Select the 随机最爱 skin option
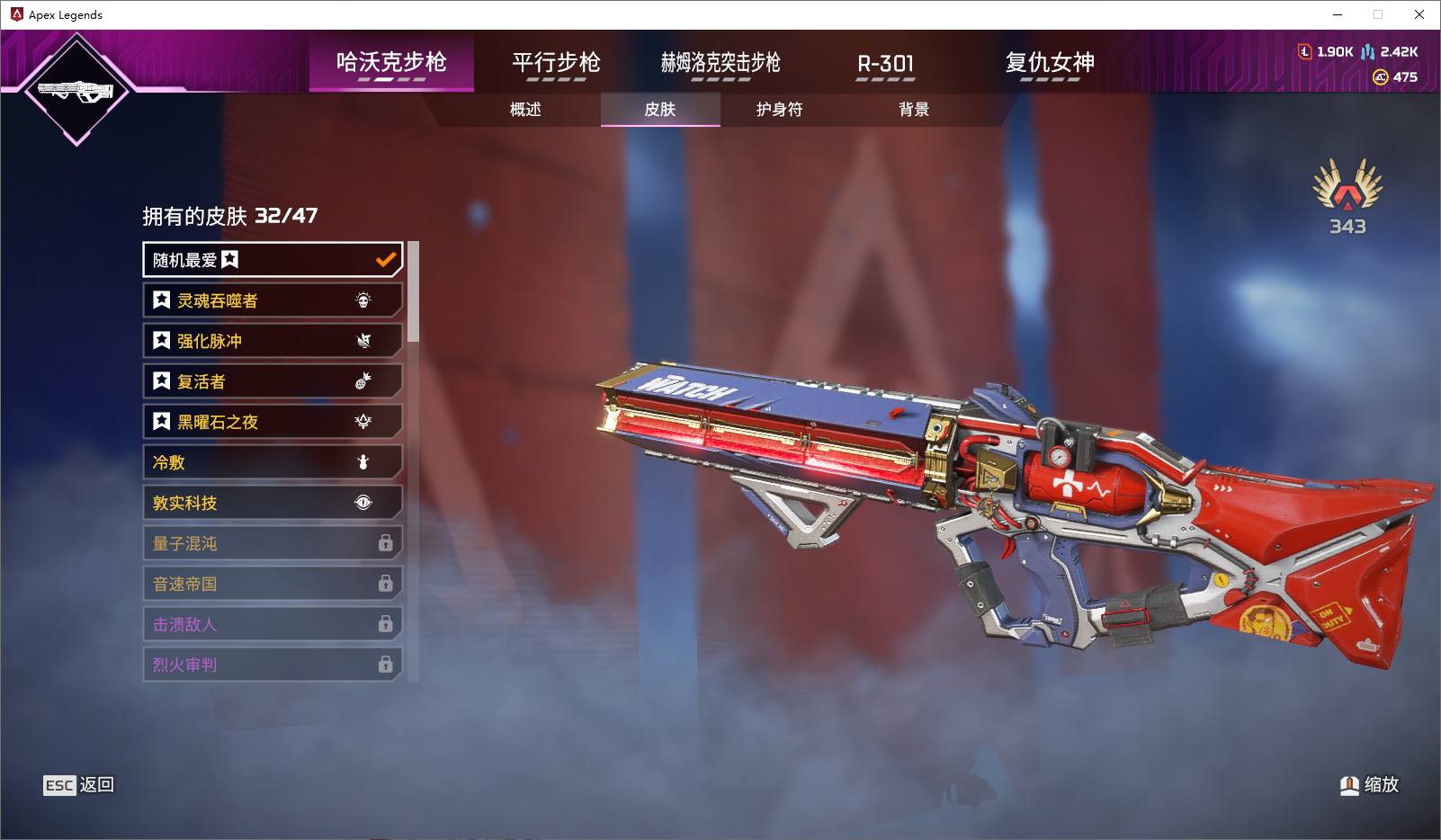The image size is (1441, 840). coord(272,260)
